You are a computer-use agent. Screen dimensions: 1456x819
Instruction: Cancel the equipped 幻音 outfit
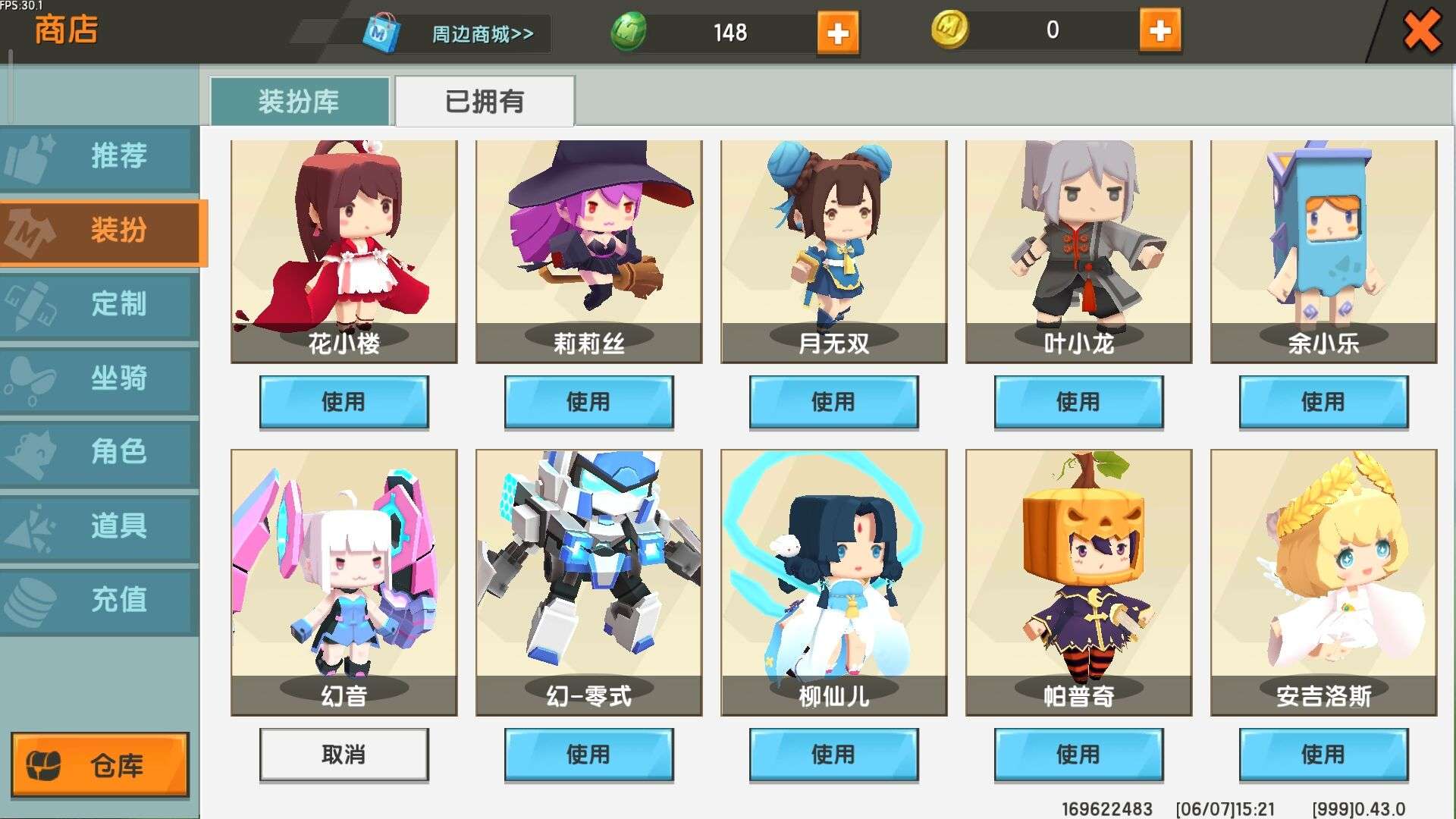pyautogui.click(x=345, y=755)
